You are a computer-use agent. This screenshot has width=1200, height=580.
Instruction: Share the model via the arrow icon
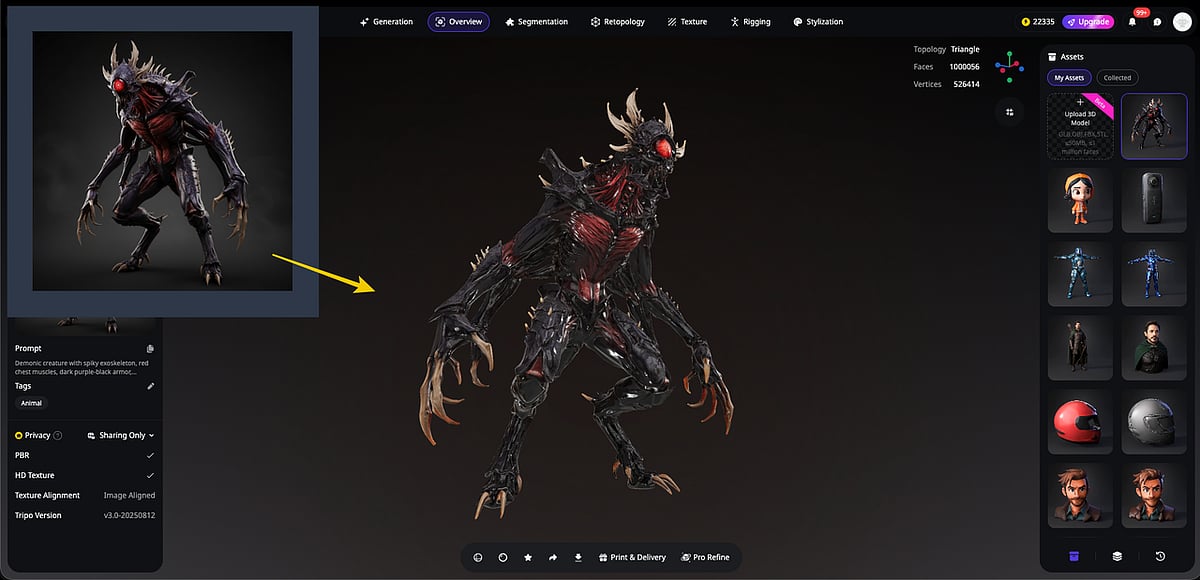pyautogui.click(x=553, y=557)
